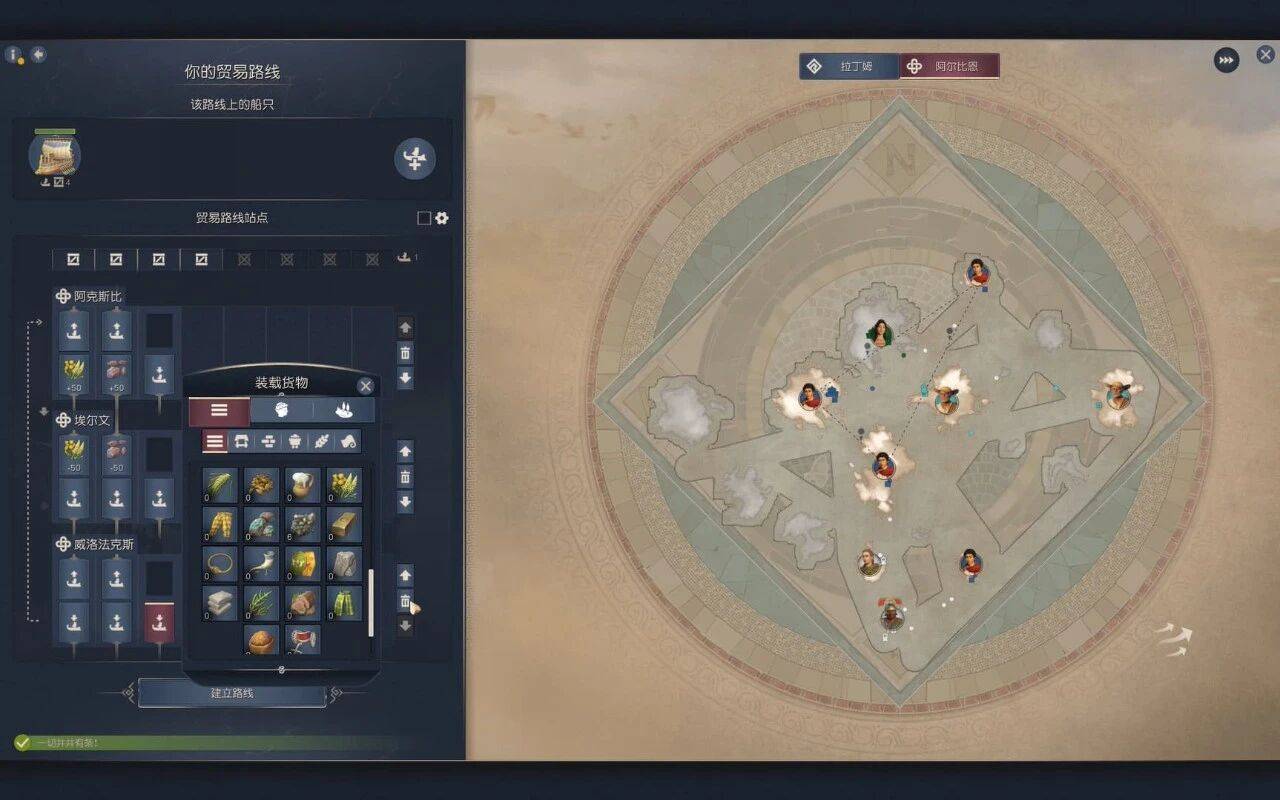Switch to the 拉丁姆 region tab
The height and width of the screenshot is (800, 1280).
coord(850,66)
